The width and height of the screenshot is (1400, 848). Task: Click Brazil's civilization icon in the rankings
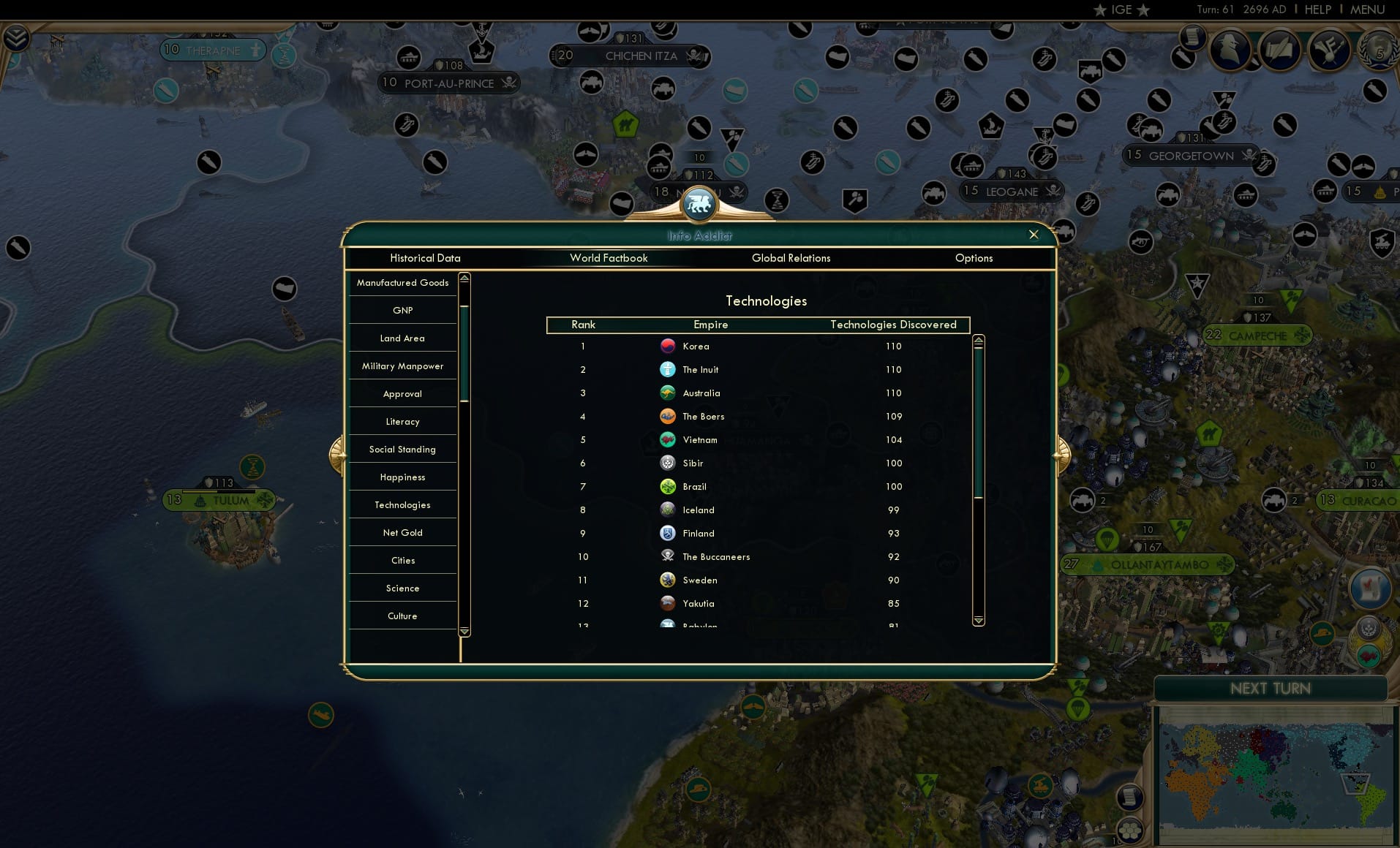click(668, 486)
